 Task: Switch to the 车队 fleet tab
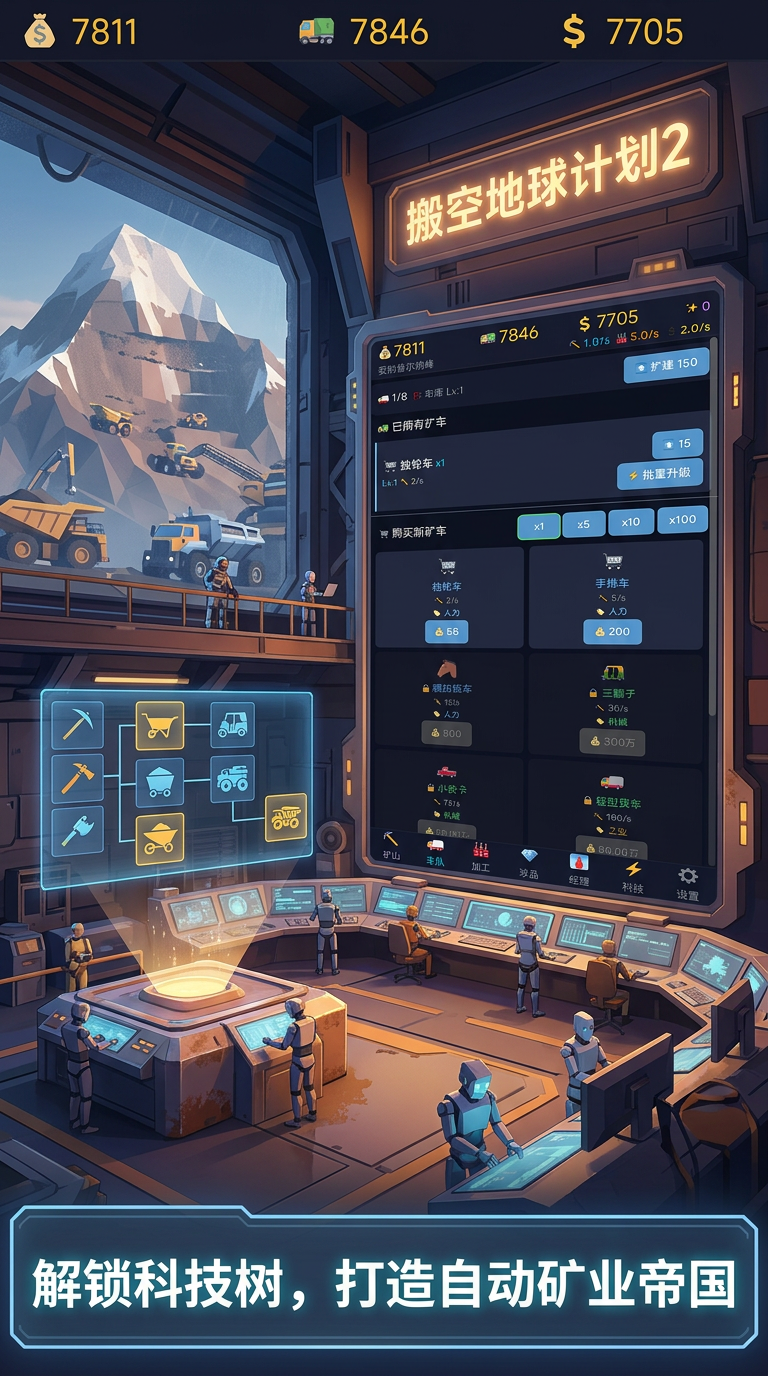point(436,852)
